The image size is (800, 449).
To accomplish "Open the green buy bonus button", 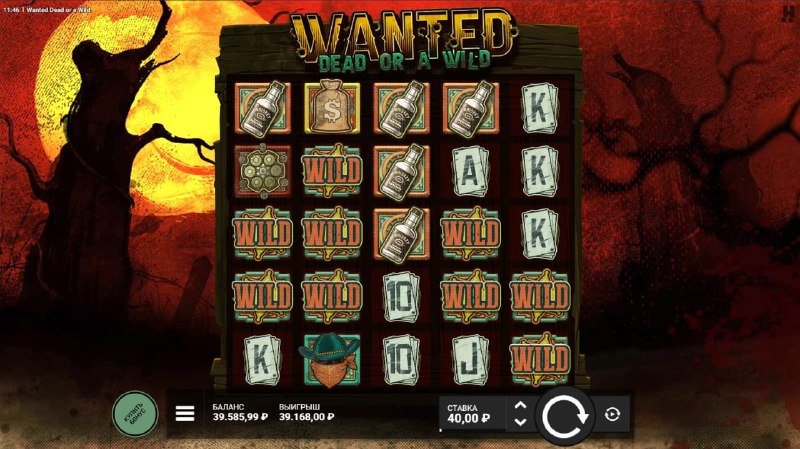I will [135, 413].
